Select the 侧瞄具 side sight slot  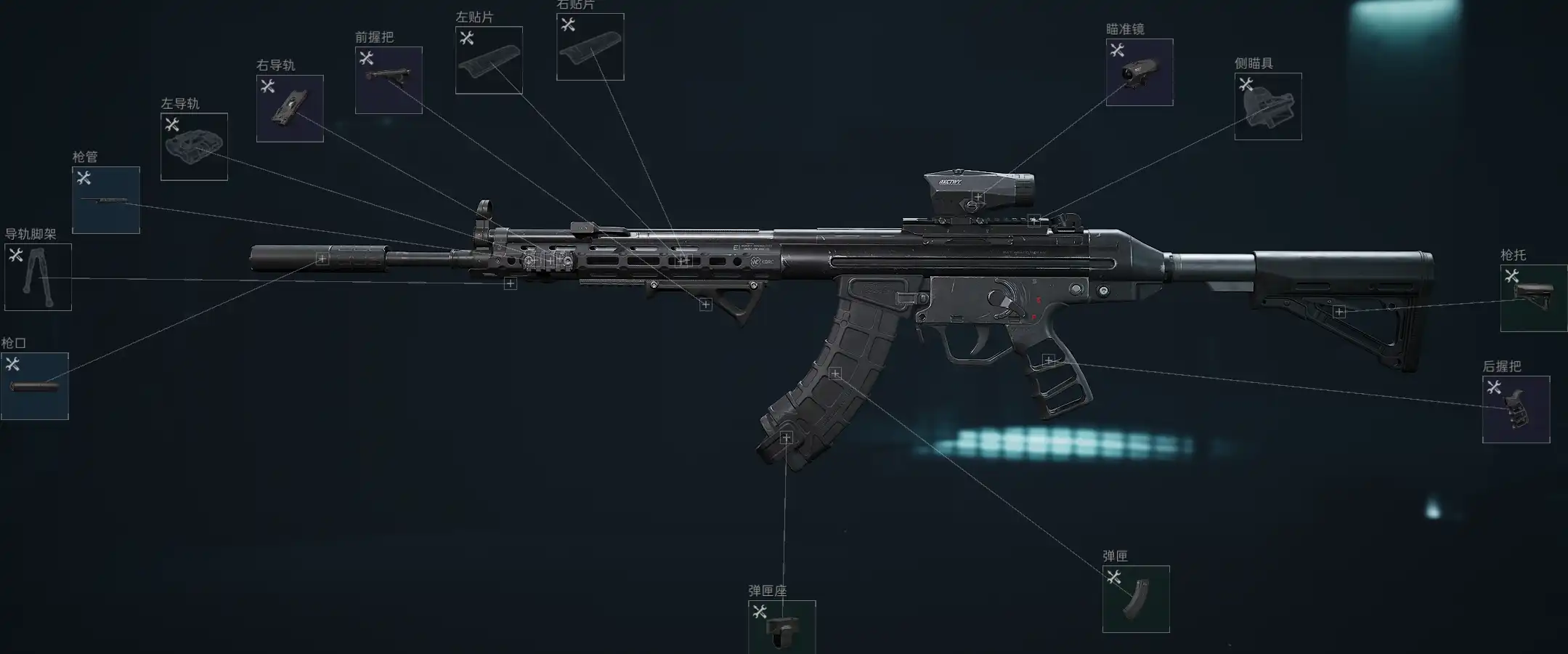tap(1267, 106)
